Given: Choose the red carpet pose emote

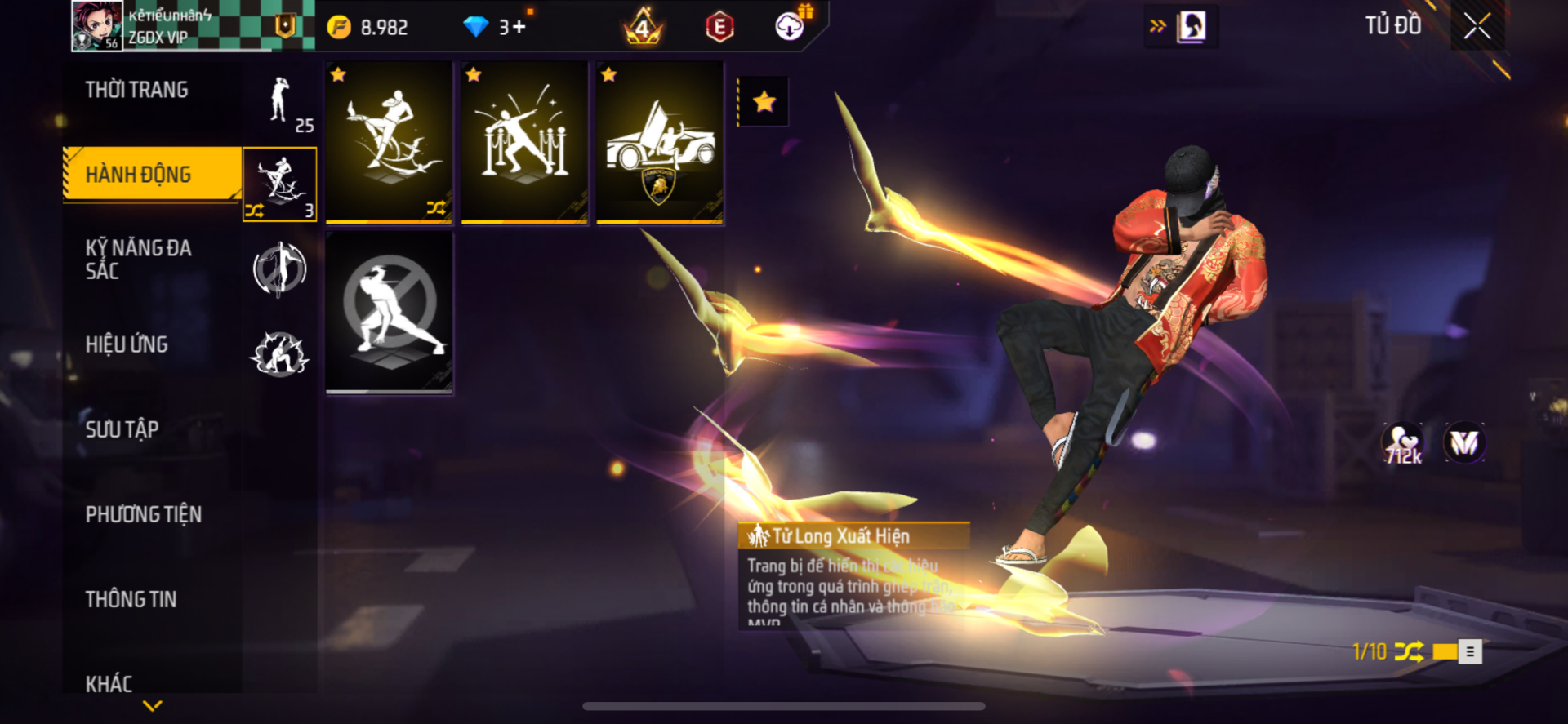Looking at the screenshot, I should (x=524, y=143).
